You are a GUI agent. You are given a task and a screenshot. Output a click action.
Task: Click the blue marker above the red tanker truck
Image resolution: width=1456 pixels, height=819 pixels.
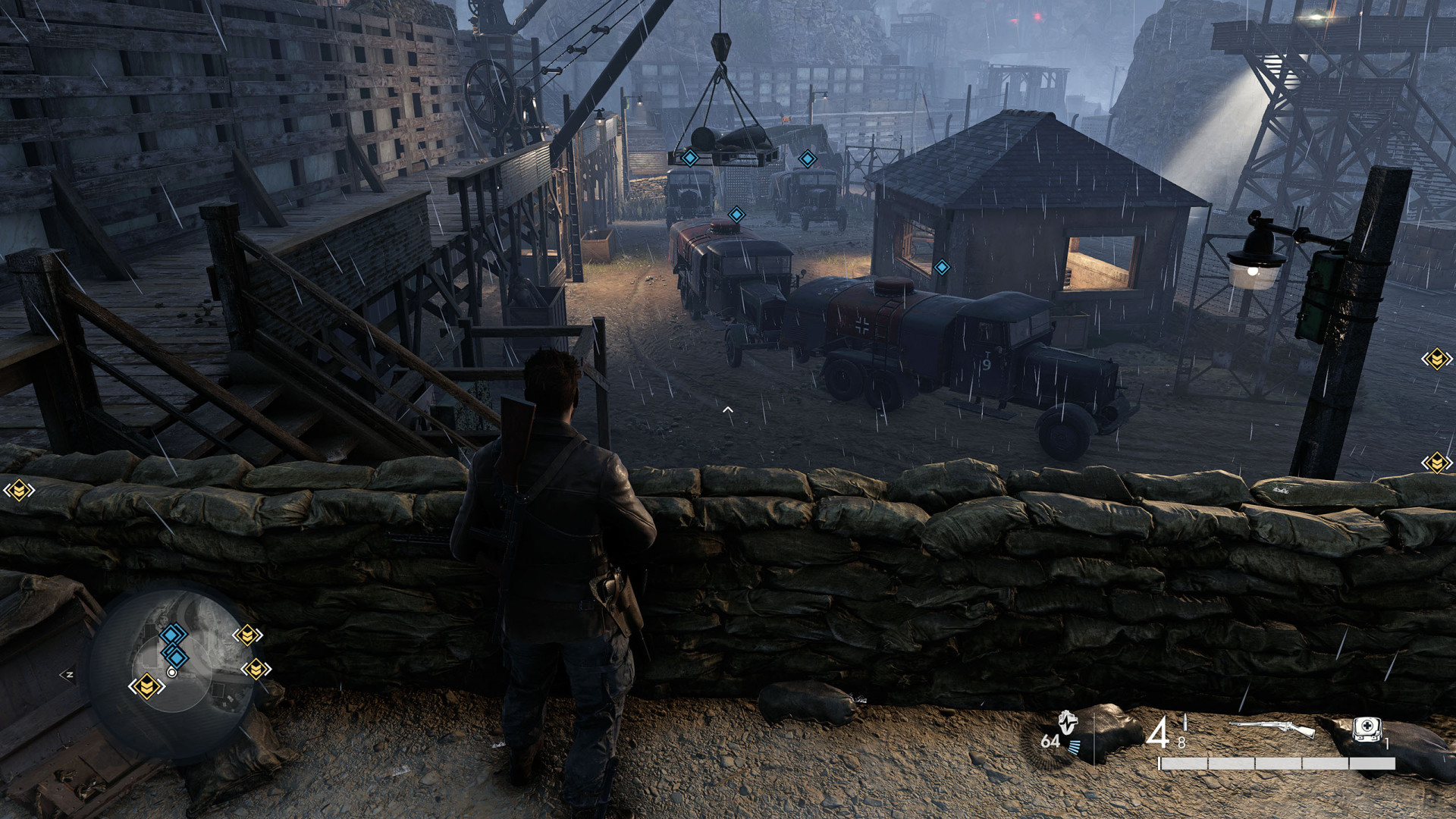point(736,215)
